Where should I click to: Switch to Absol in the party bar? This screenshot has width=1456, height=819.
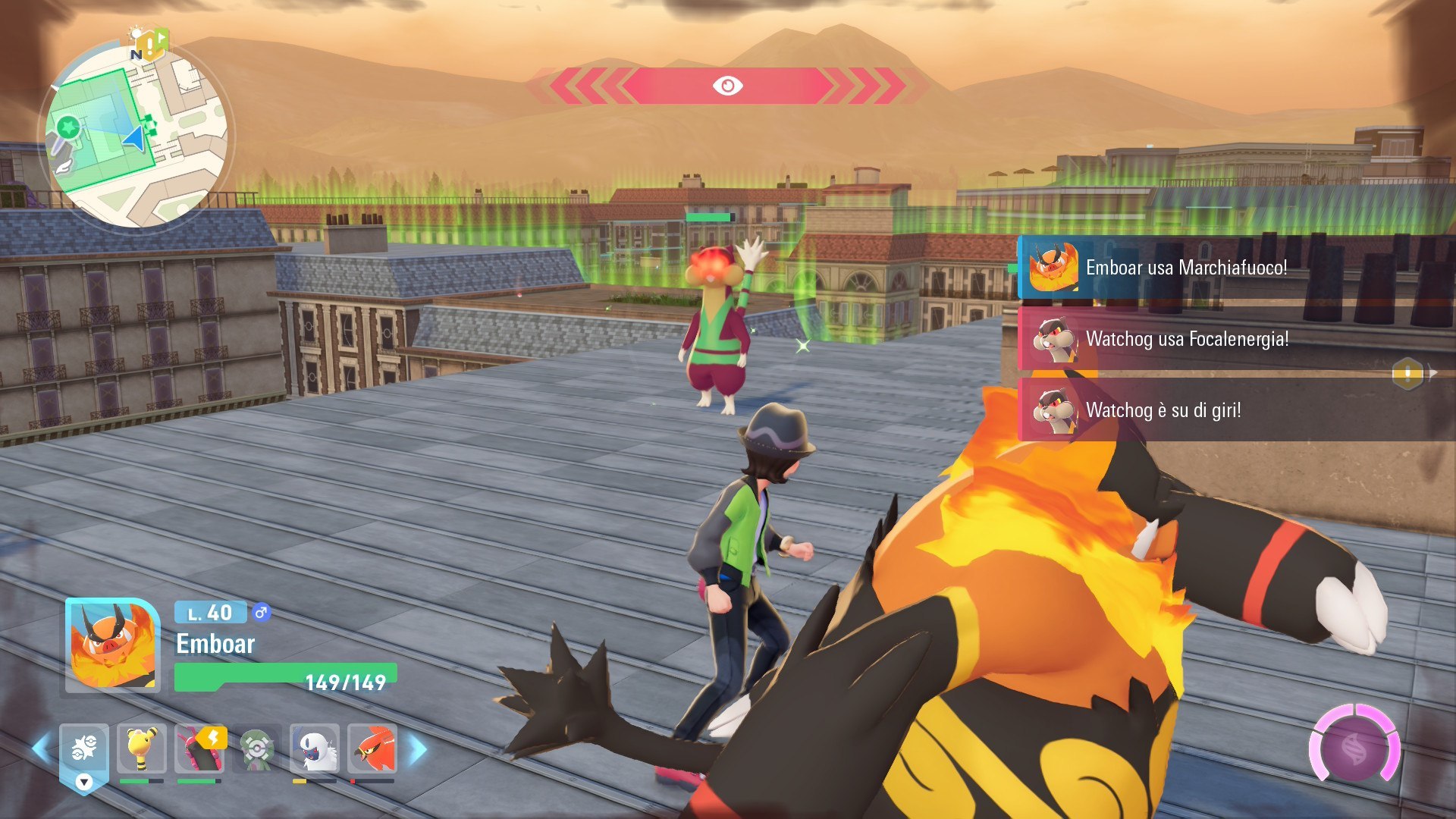pos(315,749)
